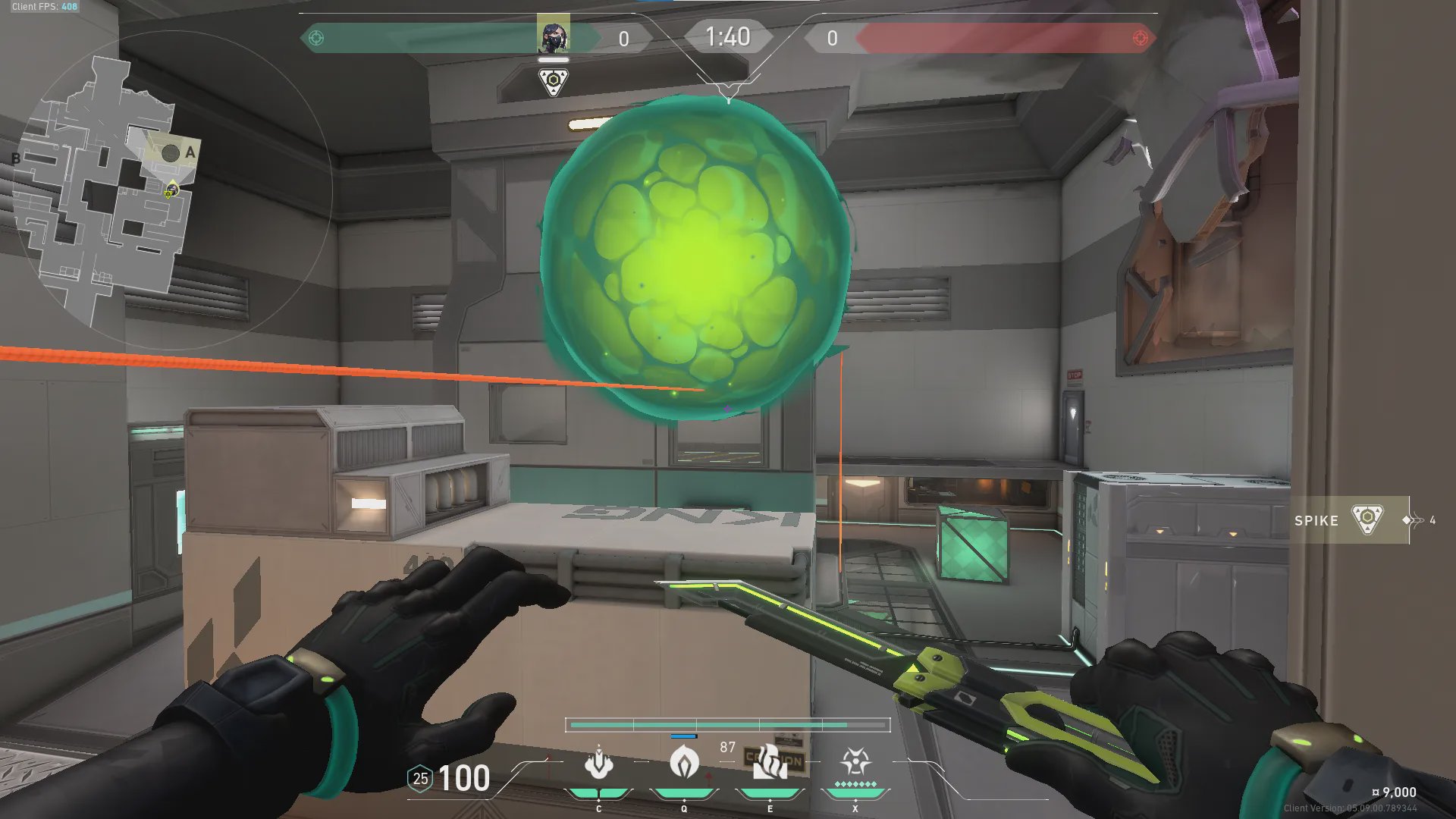Viewport: 1456px width, 819px height.
Task: Activate the Viper's Pit ultimate icon
Action: pos(855,761)
